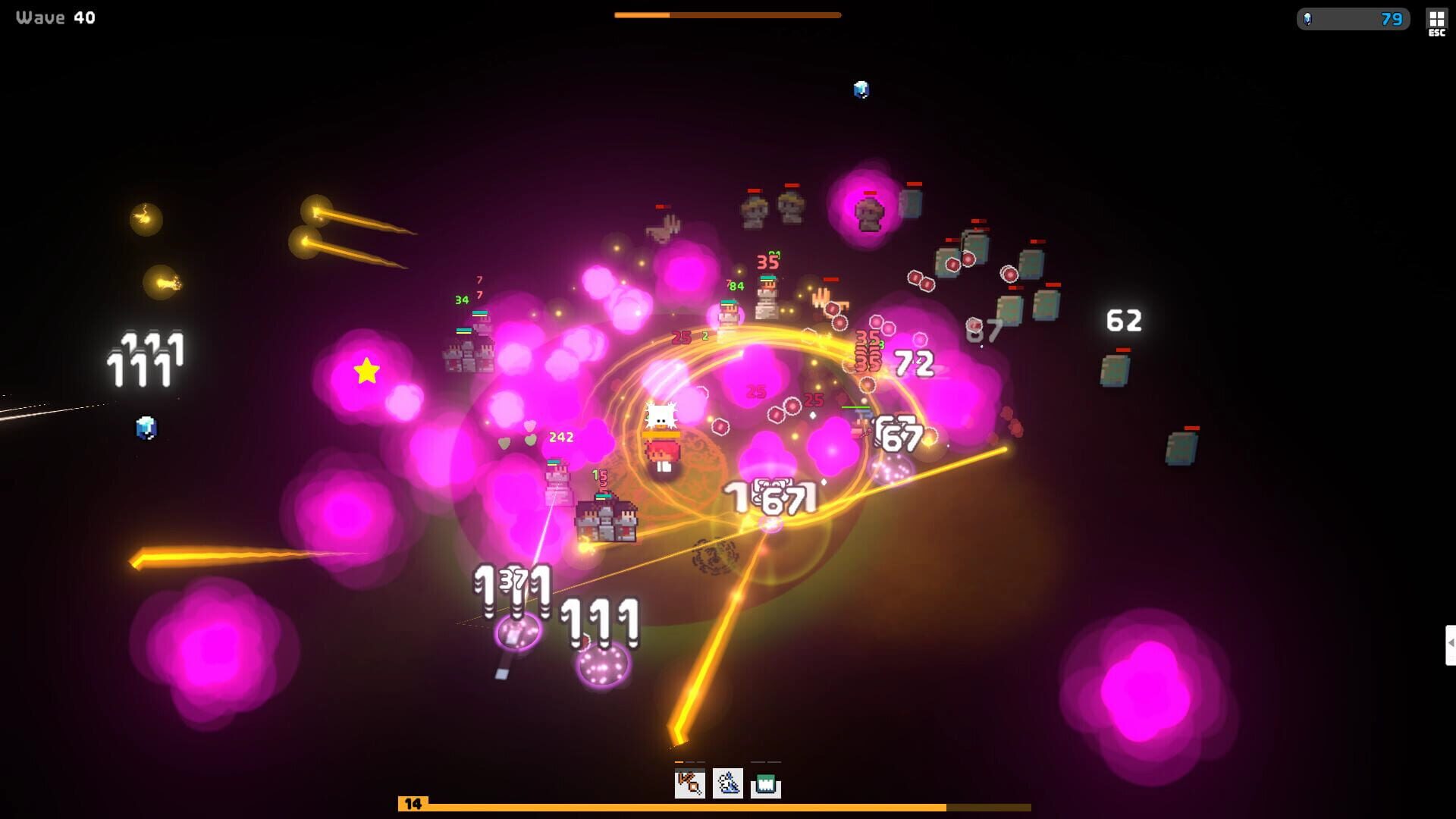Collect the yellow star pickup
The width and height of the screenshot is (1456, 819).
366,372
